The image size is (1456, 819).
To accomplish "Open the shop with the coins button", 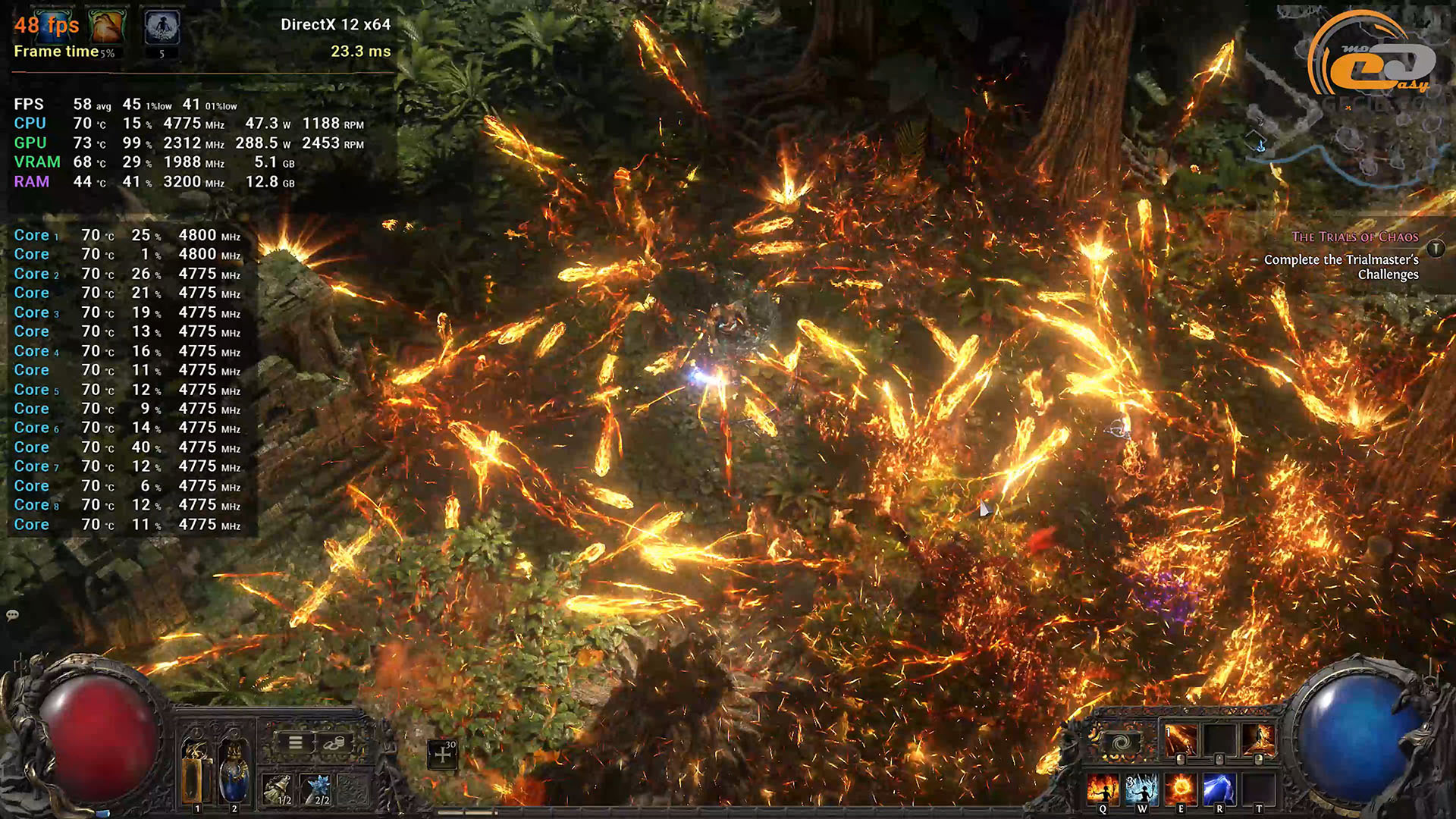I will (334, 742).
